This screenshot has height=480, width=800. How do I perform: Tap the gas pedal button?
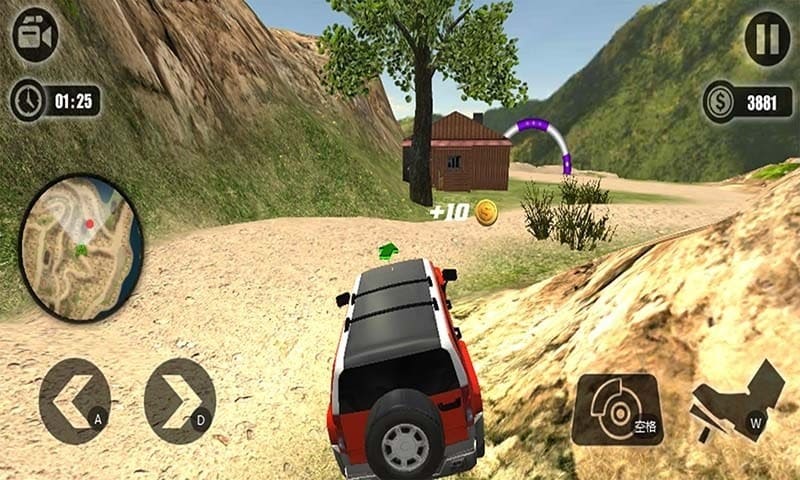738,401
